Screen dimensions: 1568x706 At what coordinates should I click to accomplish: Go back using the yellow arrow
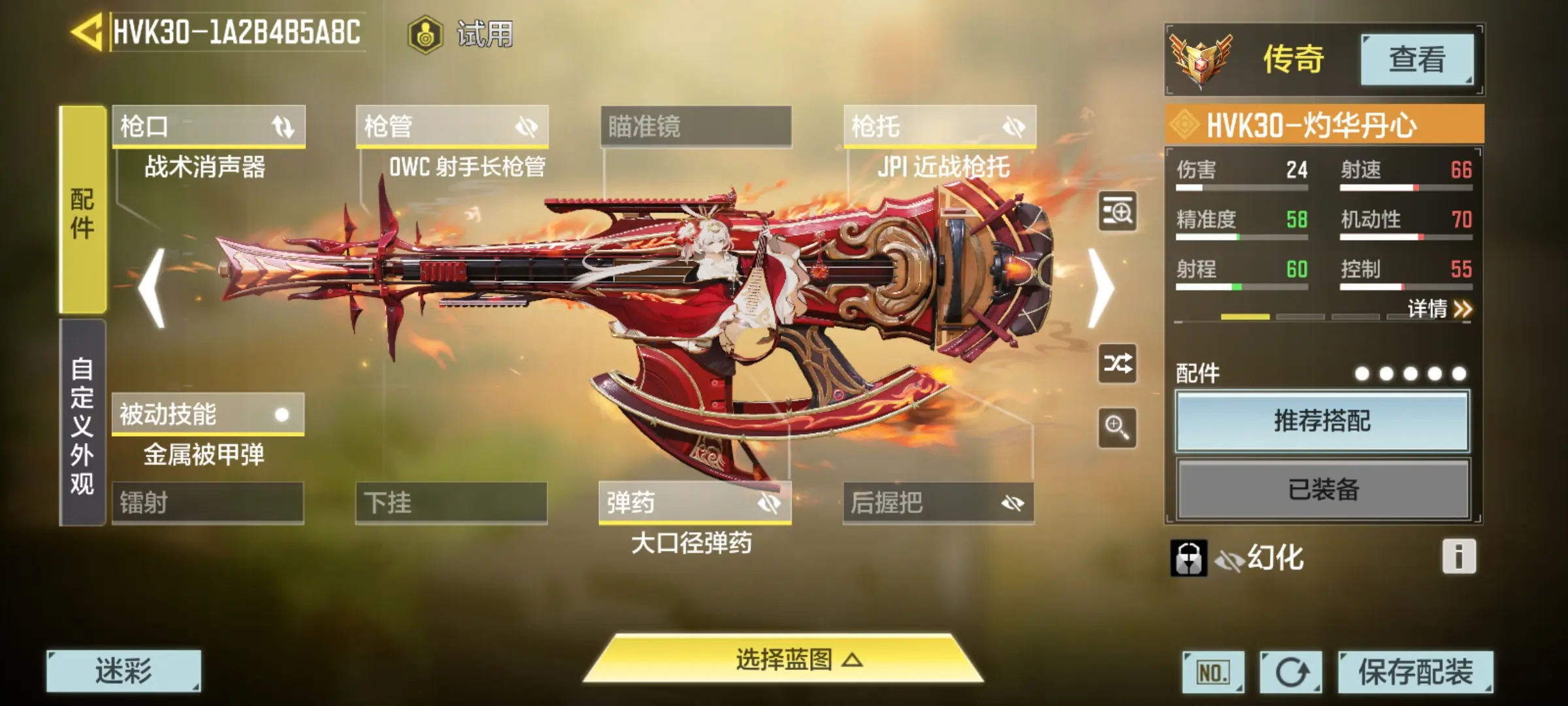tap(86, 31)
